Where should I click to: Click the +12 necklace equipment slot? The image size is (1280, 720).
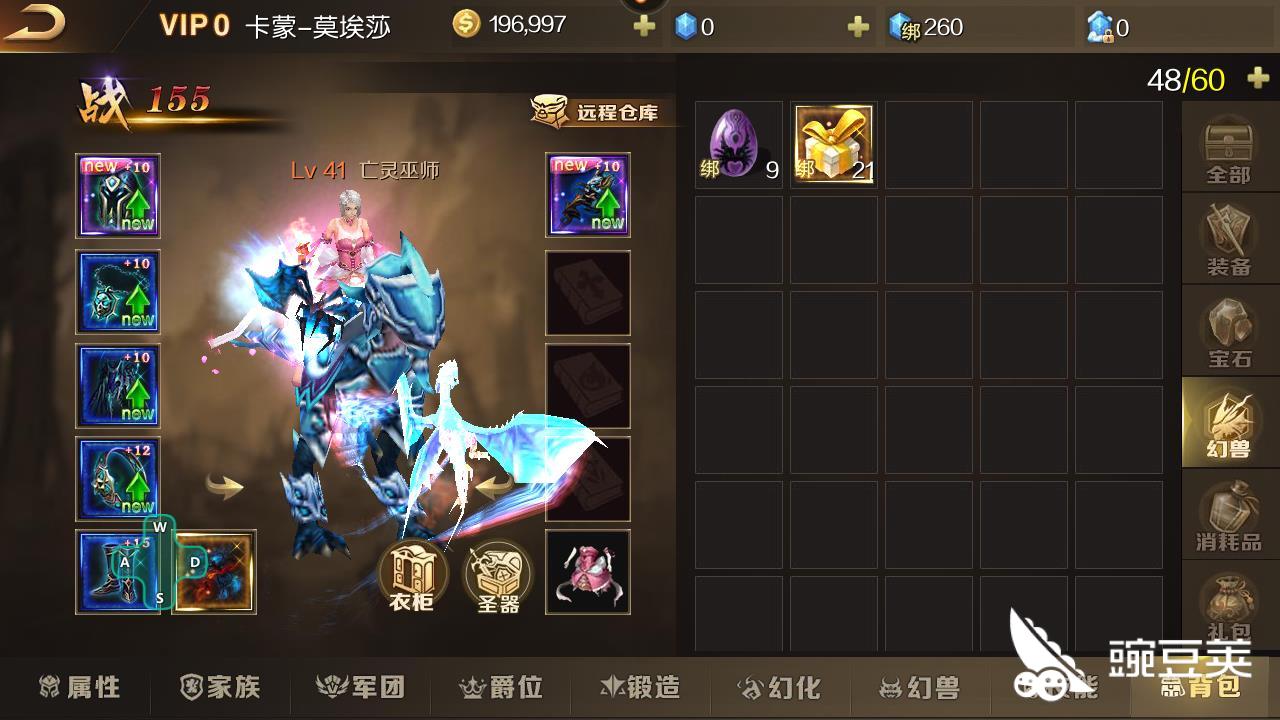pos(117,478)
